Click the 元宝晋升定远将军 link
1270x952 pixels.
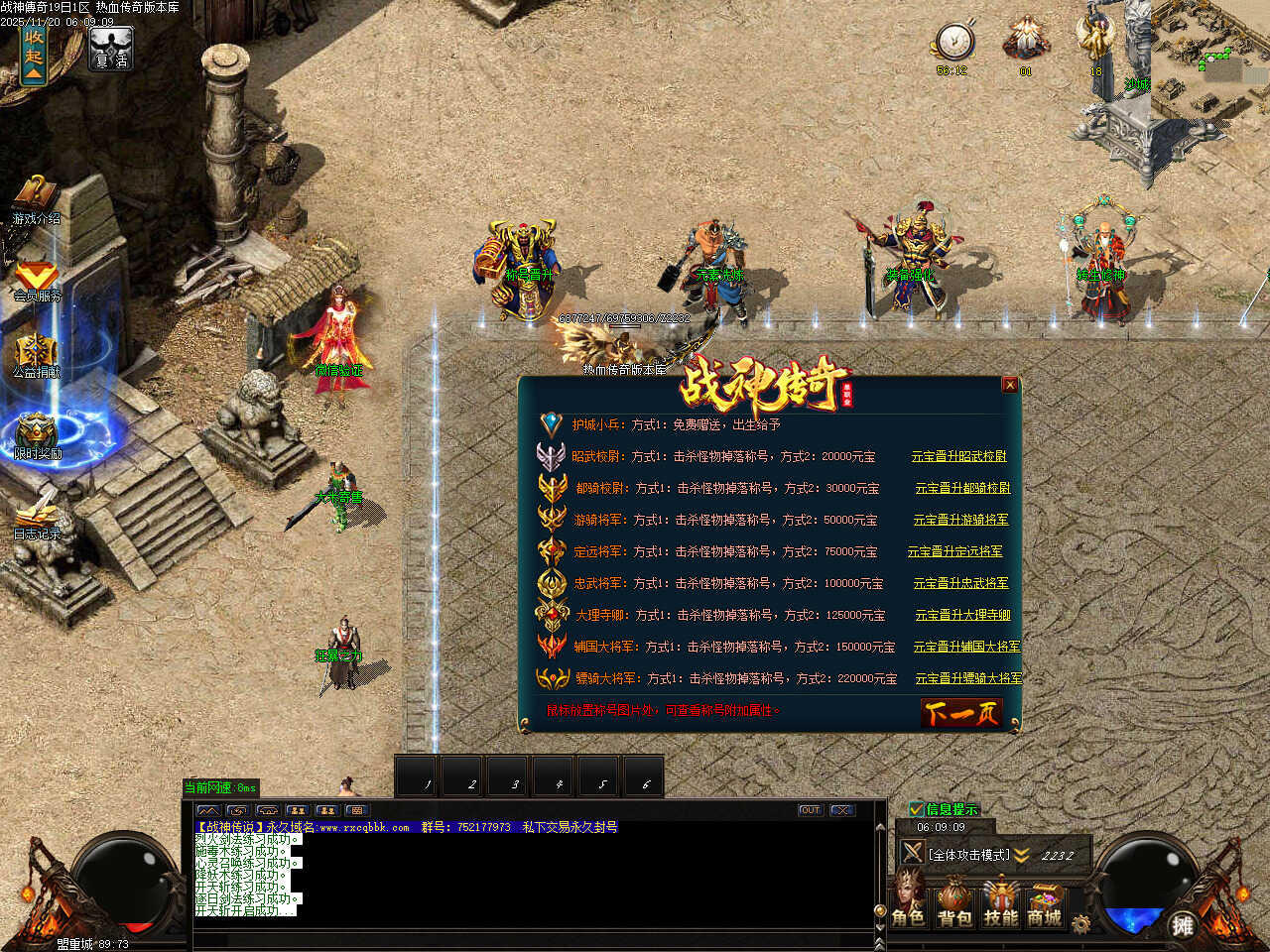pyautogui.click(x=954, y=551)
